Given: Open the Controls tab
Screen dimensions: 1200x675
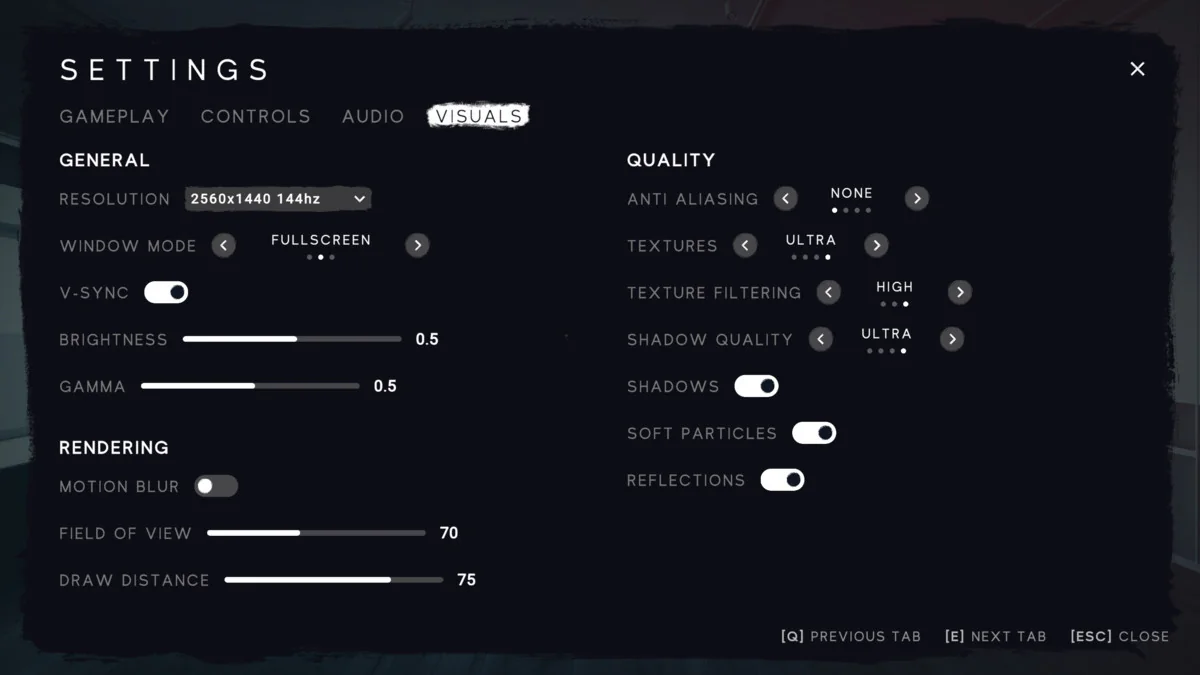Looking at the screenshot, I should [x=256, y=116].
